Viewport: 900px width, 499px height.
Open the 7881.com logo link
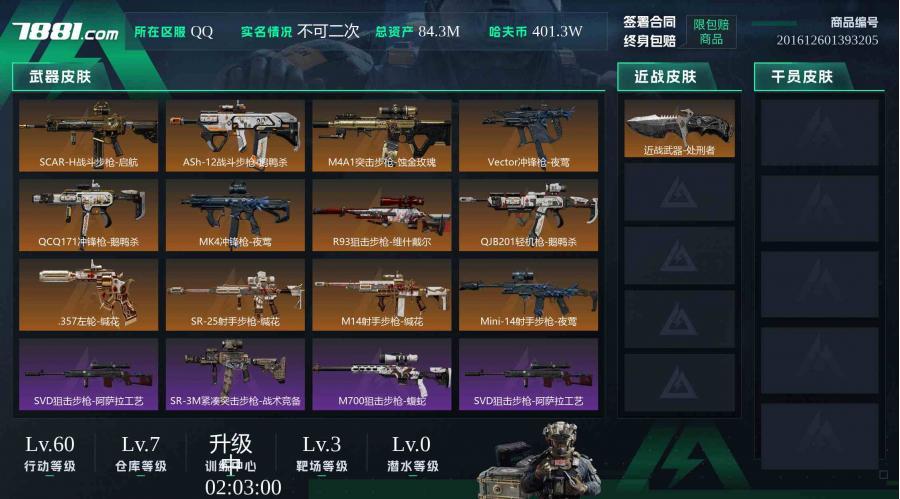pyautogui.click(x=66, y=32)
